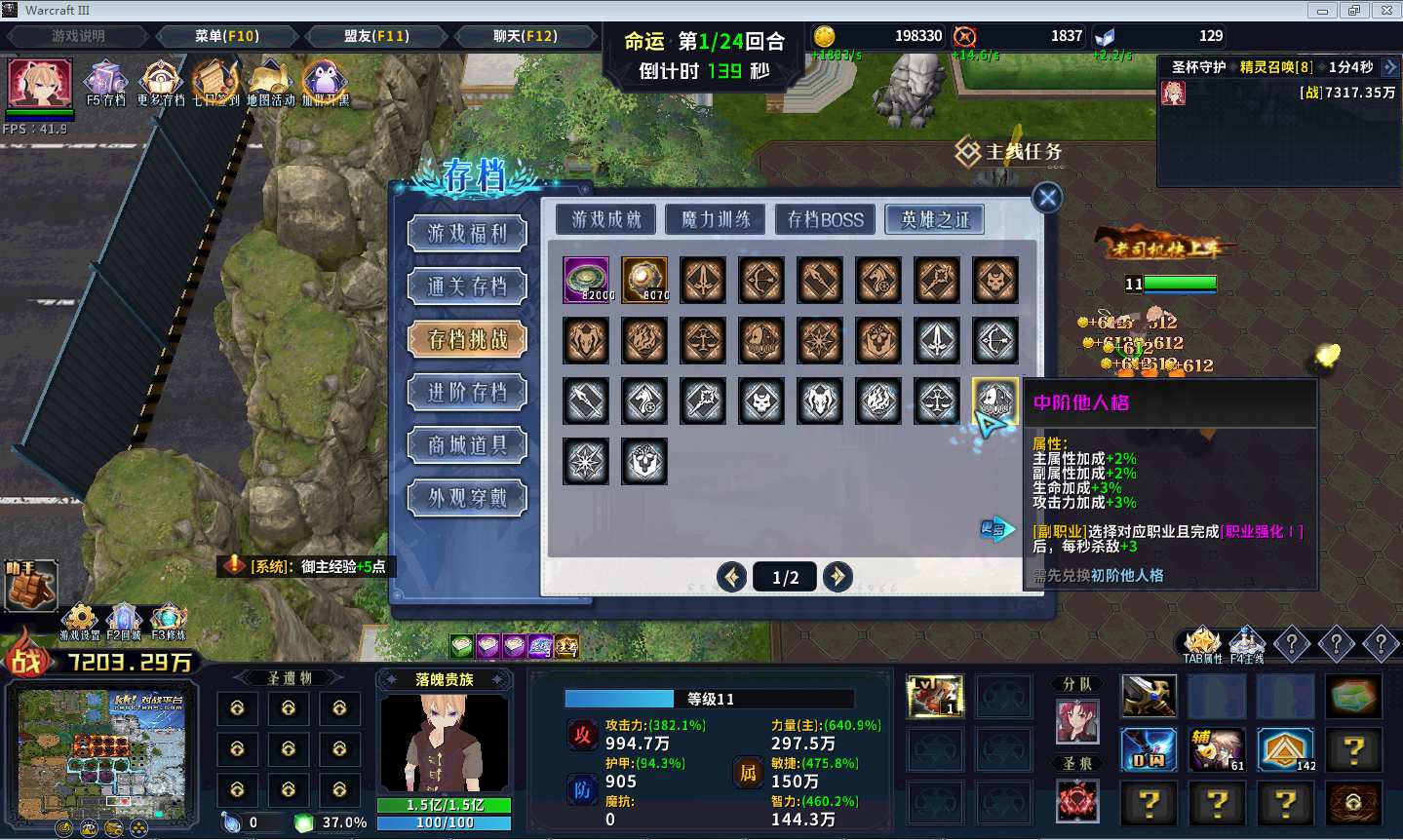This screenshot has width=1403, height=840.
Task: Choose 通关存档 in the side menu
Action: coord(468,286)
